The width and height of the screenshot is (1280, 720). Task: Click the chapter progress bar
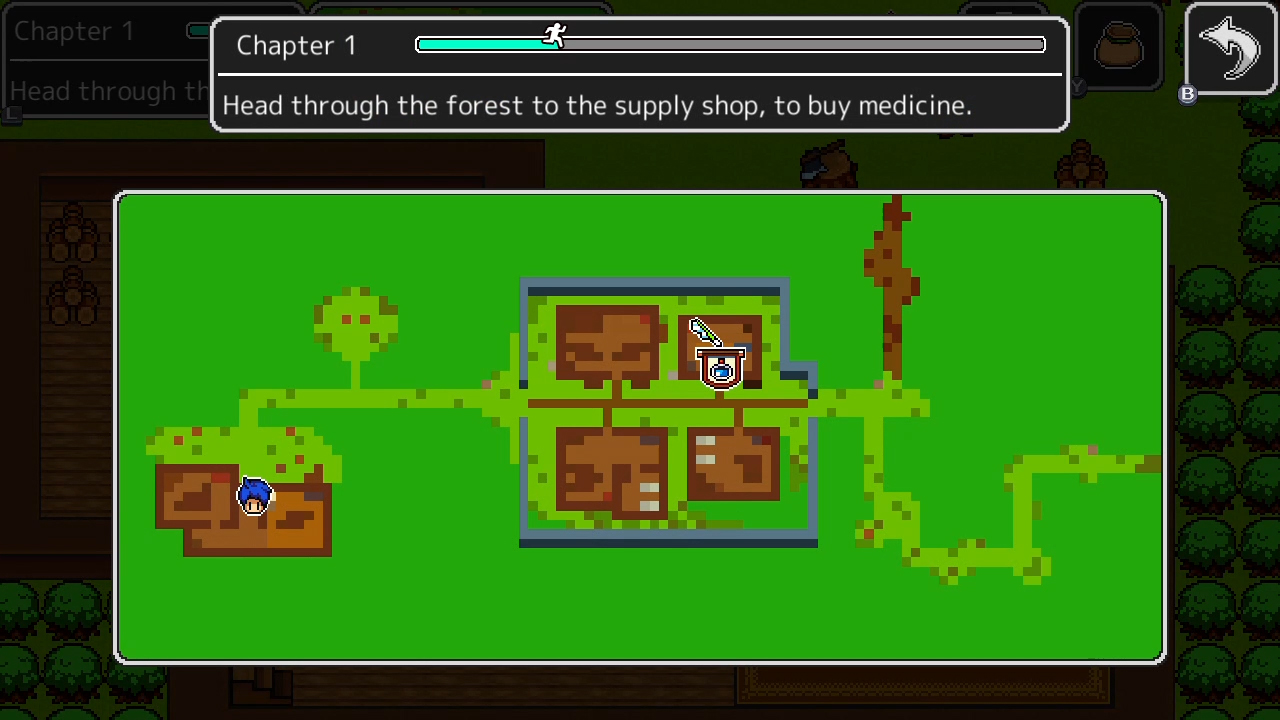point(730,44)
